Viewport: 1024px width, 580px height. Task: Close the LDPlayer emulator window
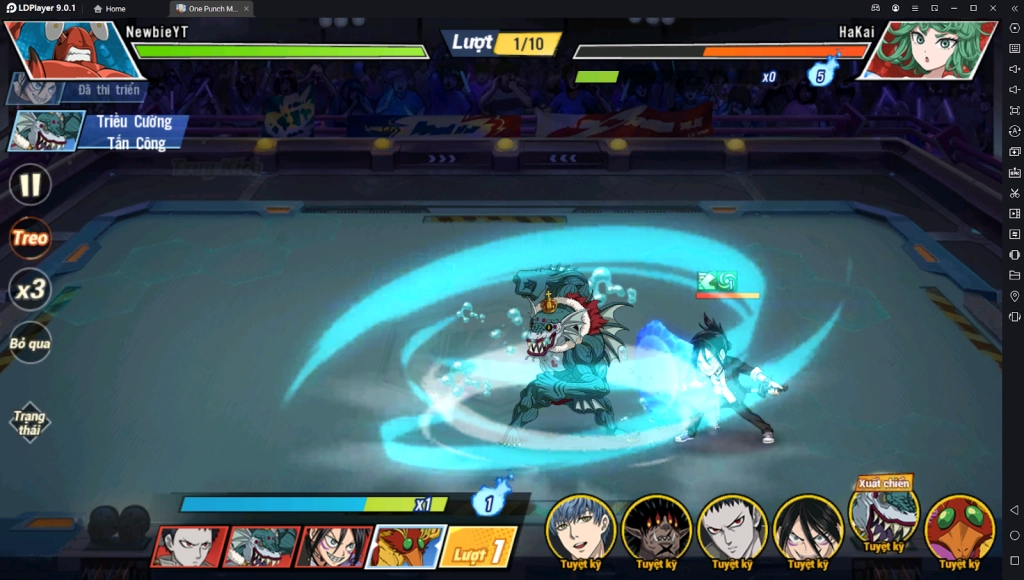(994, 8)
